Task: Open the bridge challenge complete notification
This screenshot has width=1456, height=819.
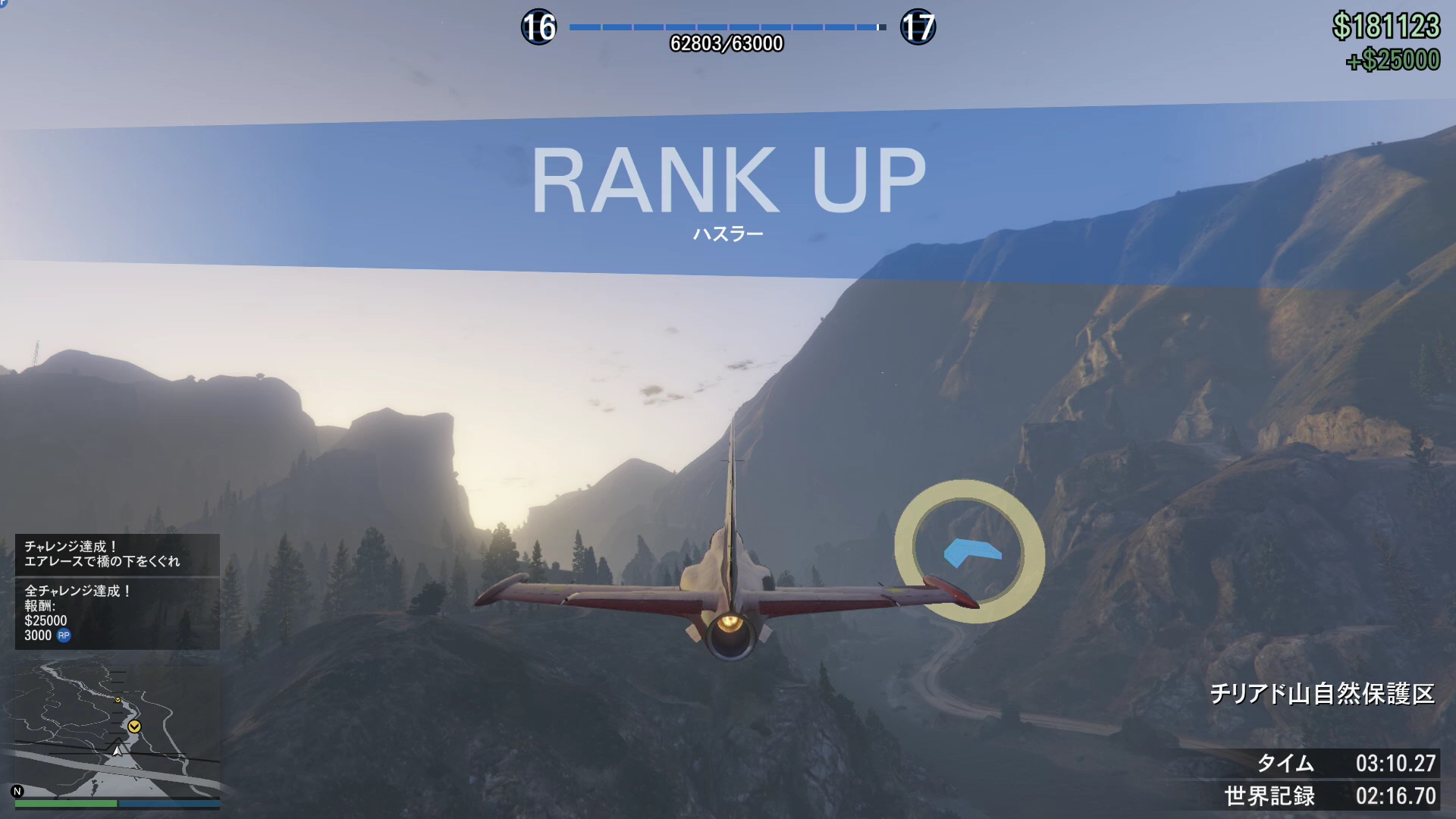Action: tap(118, 554)
